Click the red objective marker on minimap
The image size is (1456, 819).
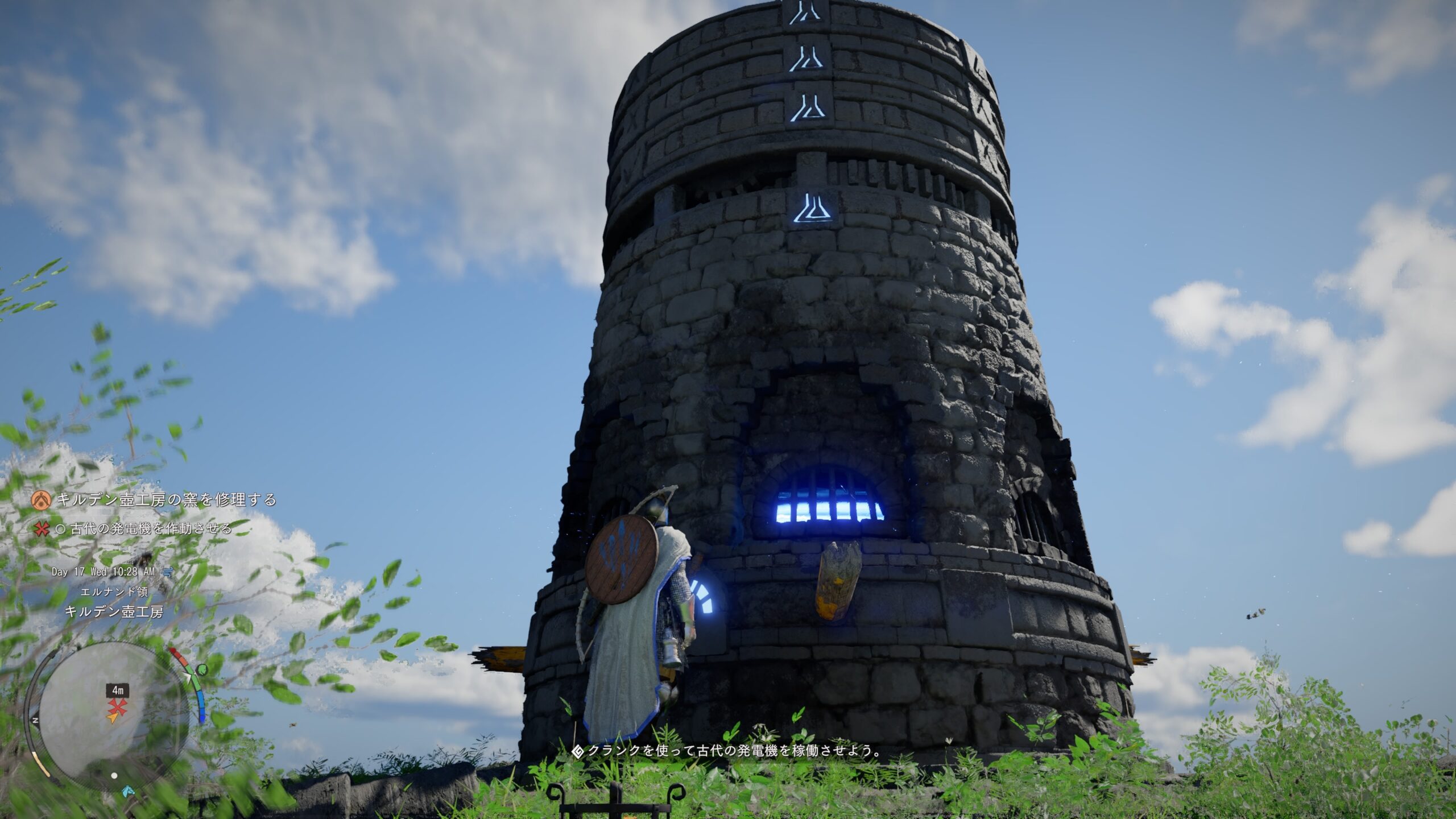(x=118, y=706)
